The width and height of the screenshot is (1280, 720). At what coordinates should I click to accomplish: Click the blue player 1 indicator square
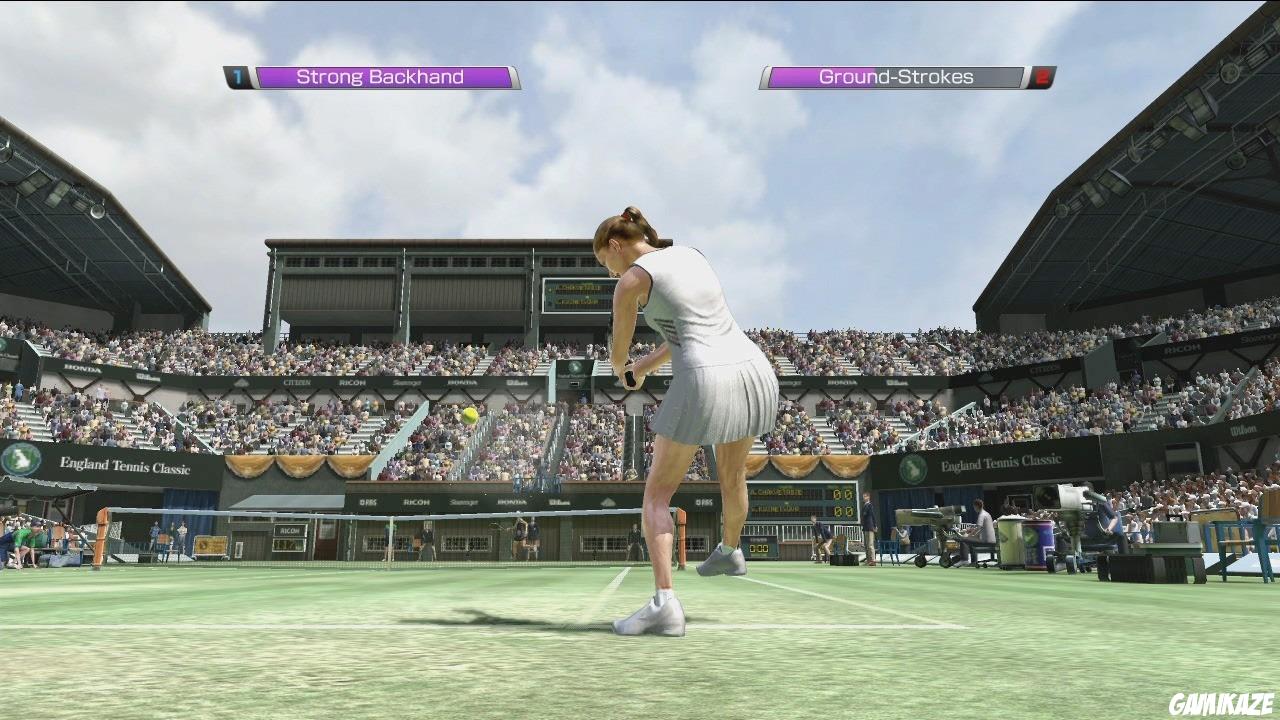pyautogui.click(x=236, y=75)
